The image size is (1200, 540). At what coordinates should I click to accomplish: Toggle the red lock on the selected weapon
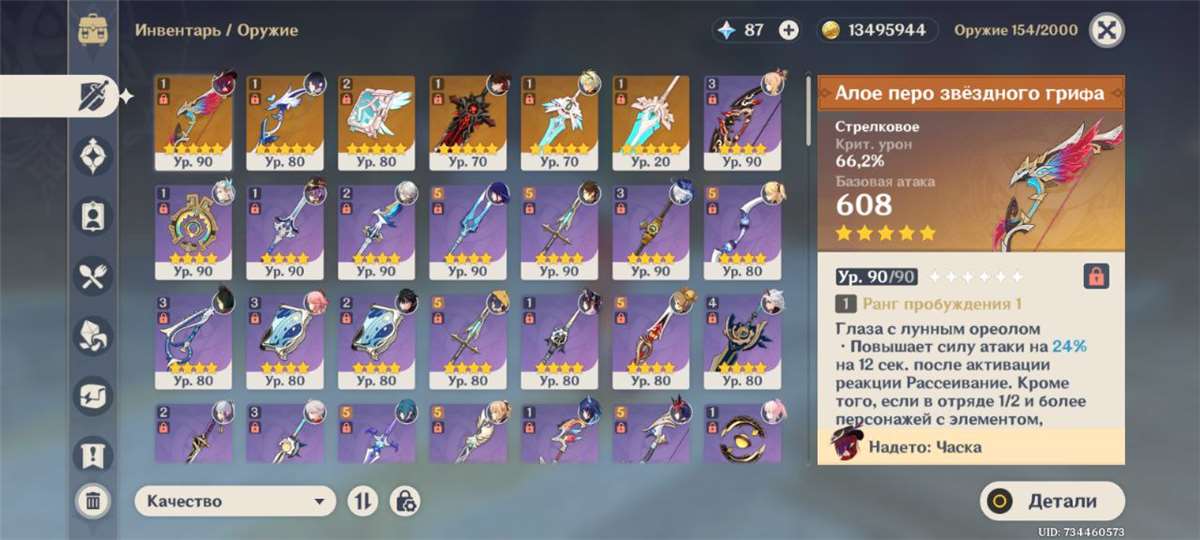pyautogui.click(x=1096, y=276)
